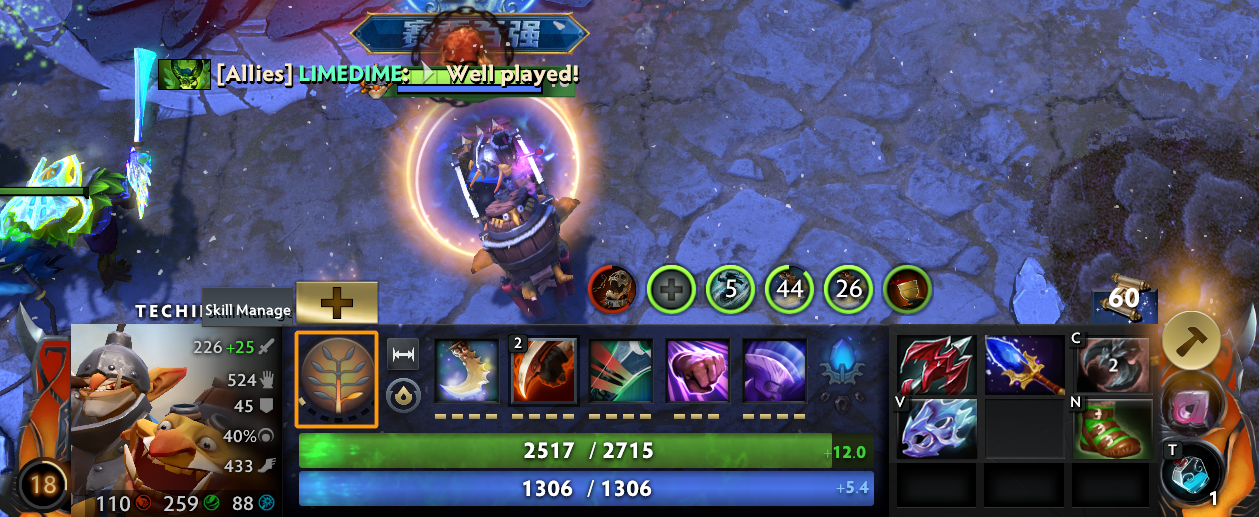Activate the purple fist punch ability
Image resolution: width=1259 pixels, height=517 pixels.
[x=697, y=371]
